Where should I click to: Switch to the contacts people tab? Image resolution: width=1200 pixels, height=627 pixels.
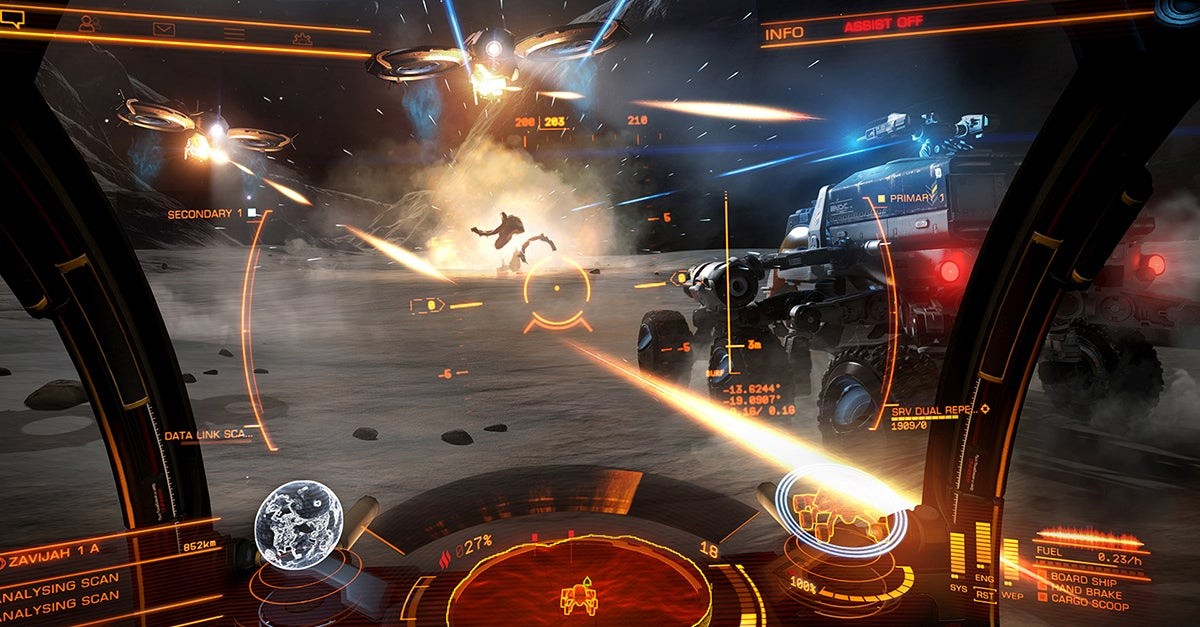pyautogui.click(x=90, y=24)
